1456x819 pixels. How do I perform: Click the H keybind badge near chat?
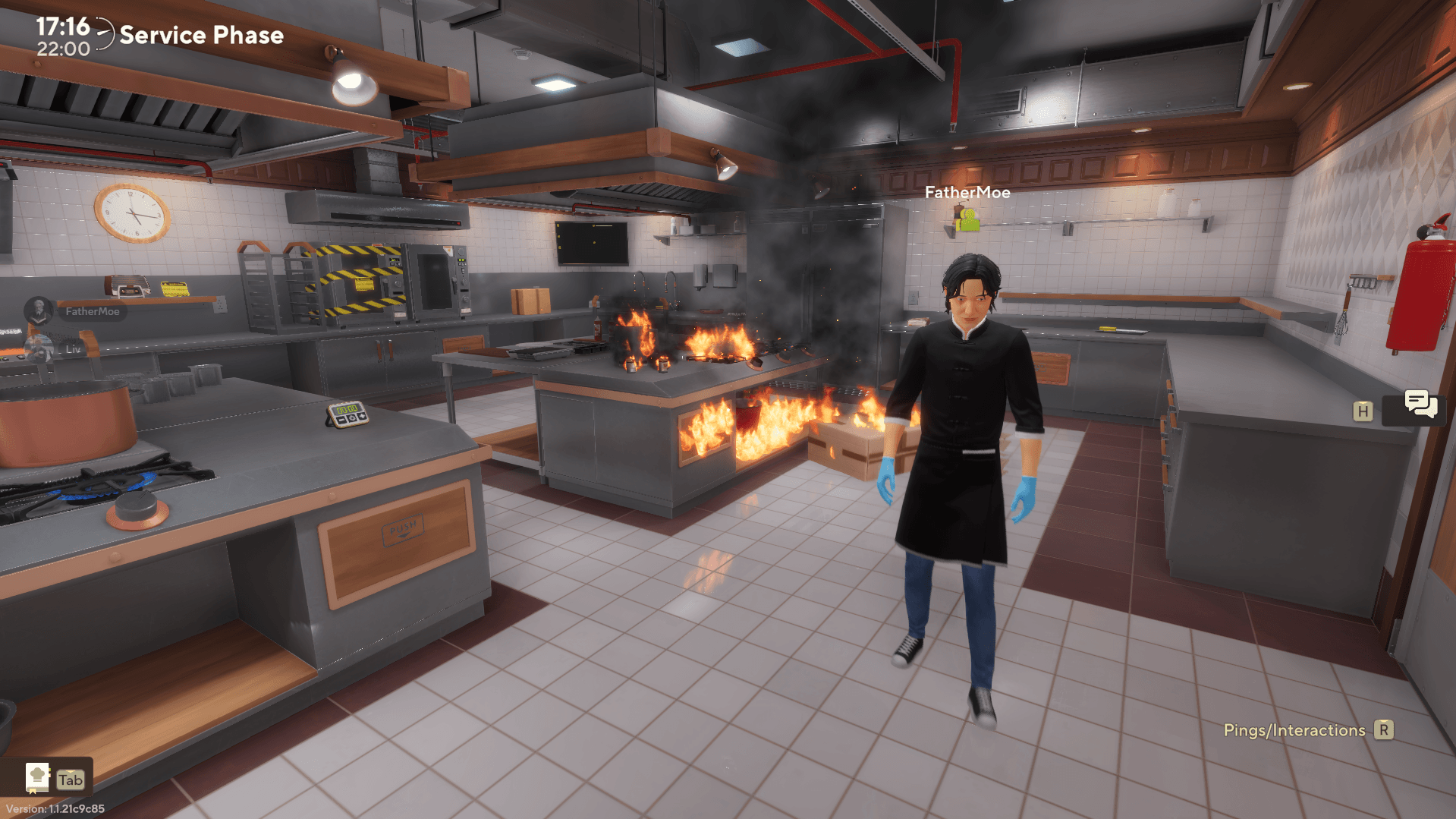1363,410
